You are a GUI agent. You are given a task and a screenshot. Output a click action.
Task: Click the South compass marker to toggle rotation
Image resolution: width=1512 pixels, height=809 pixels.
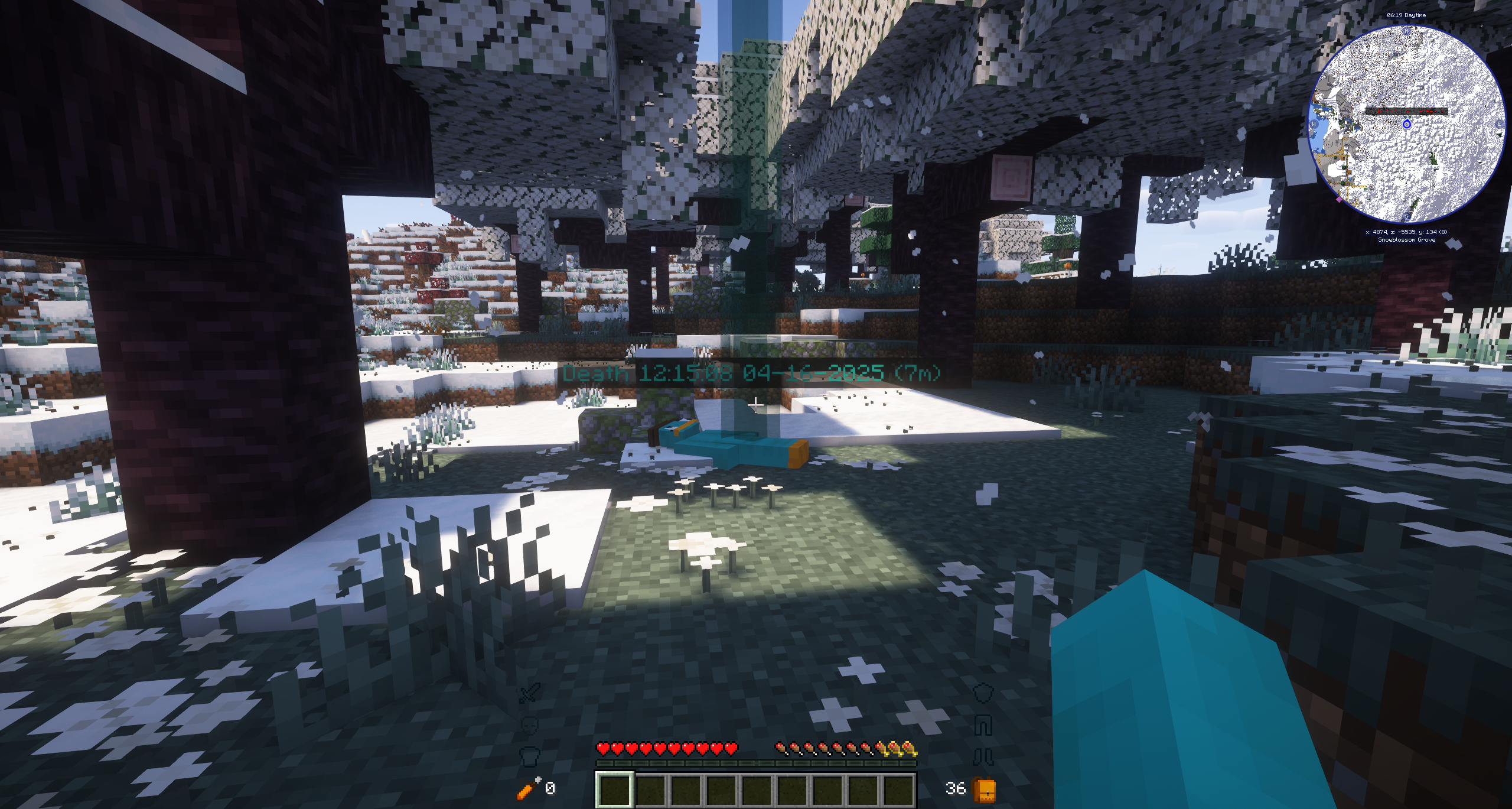(1407, 216)
